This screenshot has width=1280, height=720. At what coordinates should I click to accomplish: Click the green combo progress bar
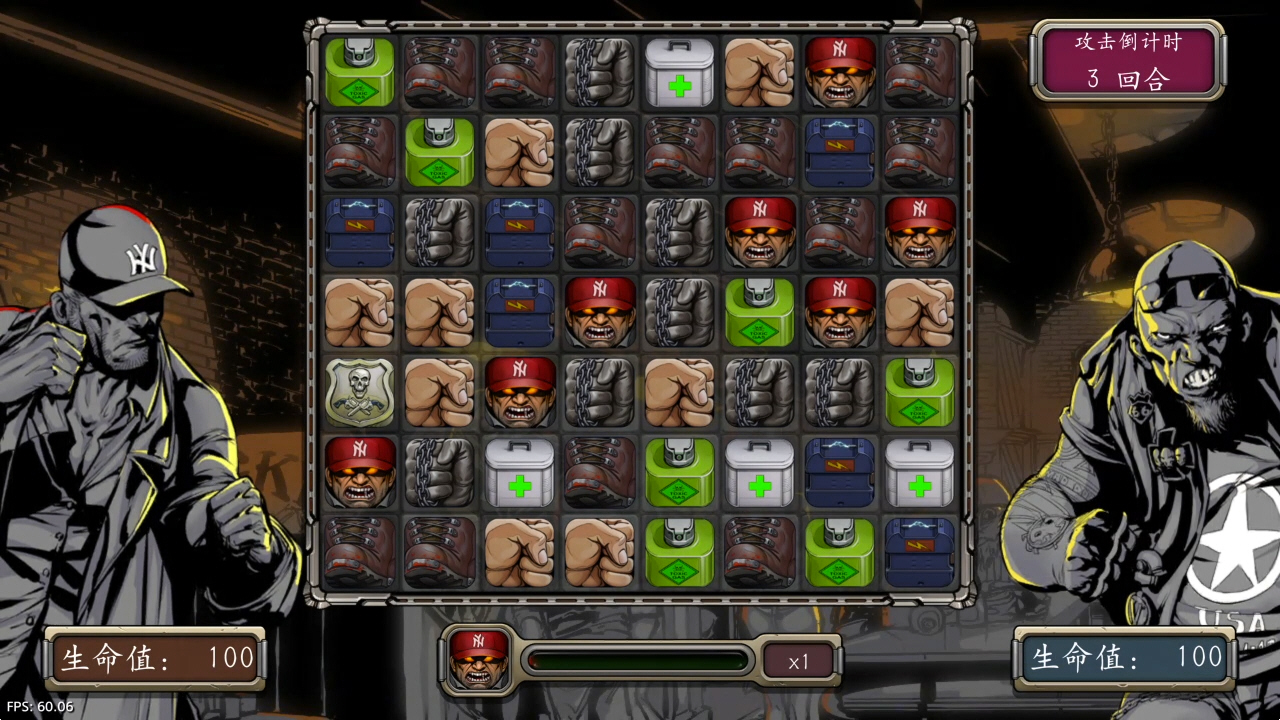(x=638, y=658)
